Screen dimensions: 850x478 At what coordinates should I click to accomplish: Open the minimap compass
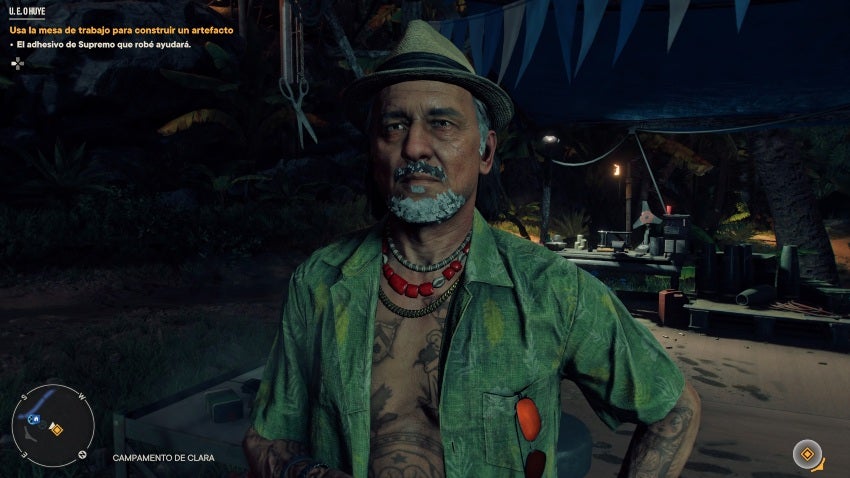(x=52, y=426)
